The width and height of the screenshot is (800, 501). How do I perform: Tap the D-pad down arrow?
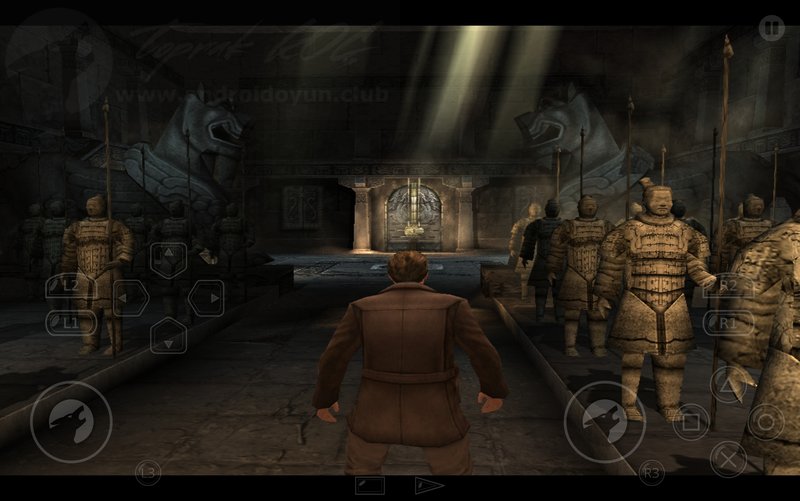168,335
